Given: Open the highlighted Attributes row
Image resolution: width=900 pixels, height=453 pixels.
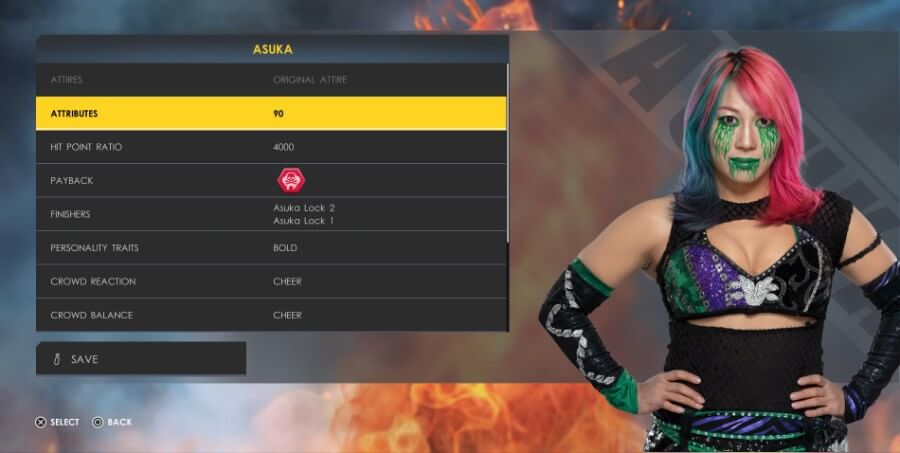Looking at the screenshot, I should [x=270, y=113].
